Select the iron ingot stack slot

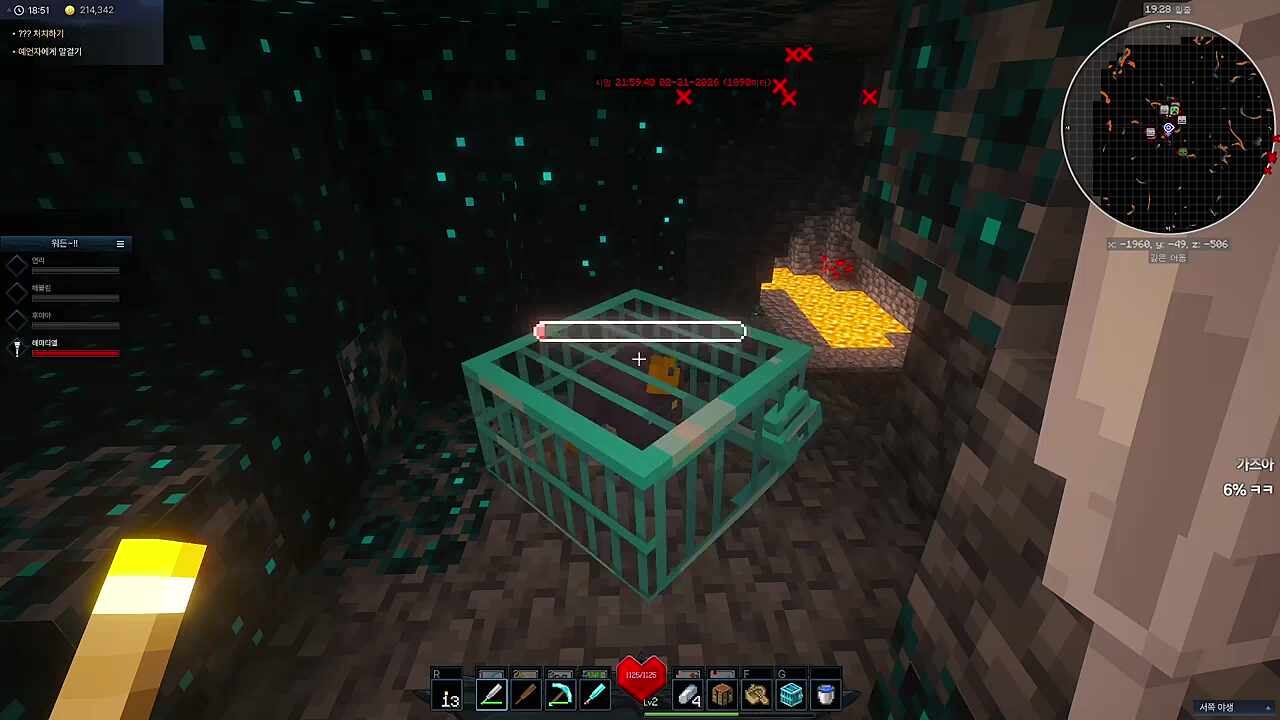[688, 694]
